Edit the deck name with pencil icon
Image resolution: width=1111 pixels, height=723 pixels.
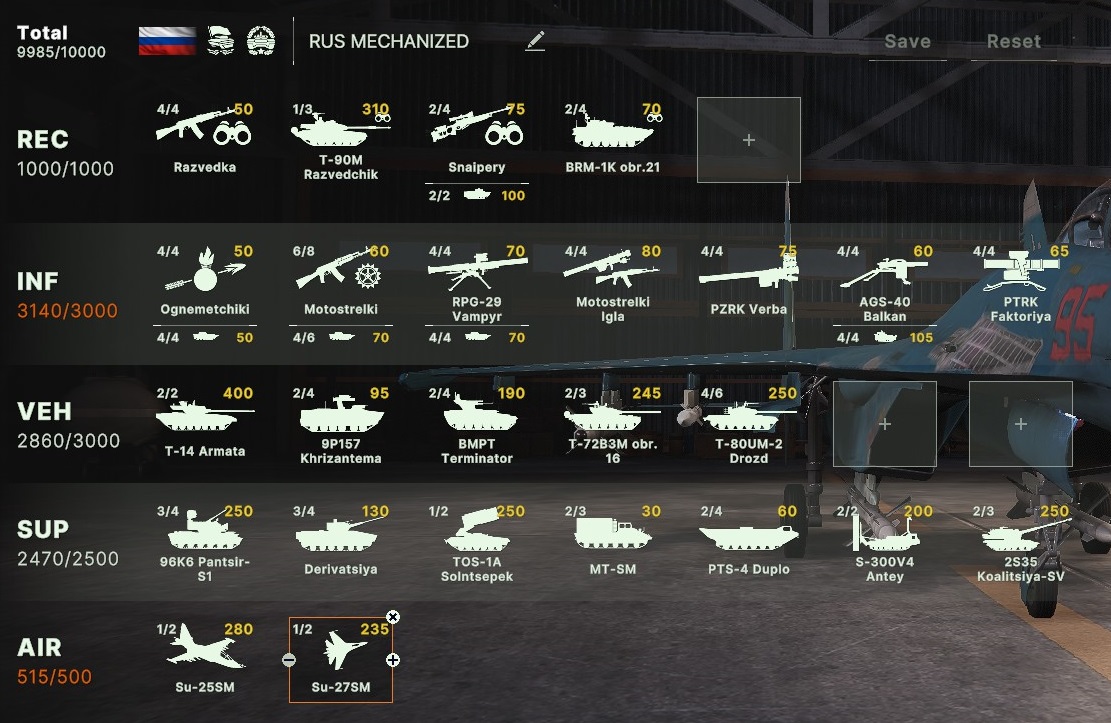click(536, 41)
